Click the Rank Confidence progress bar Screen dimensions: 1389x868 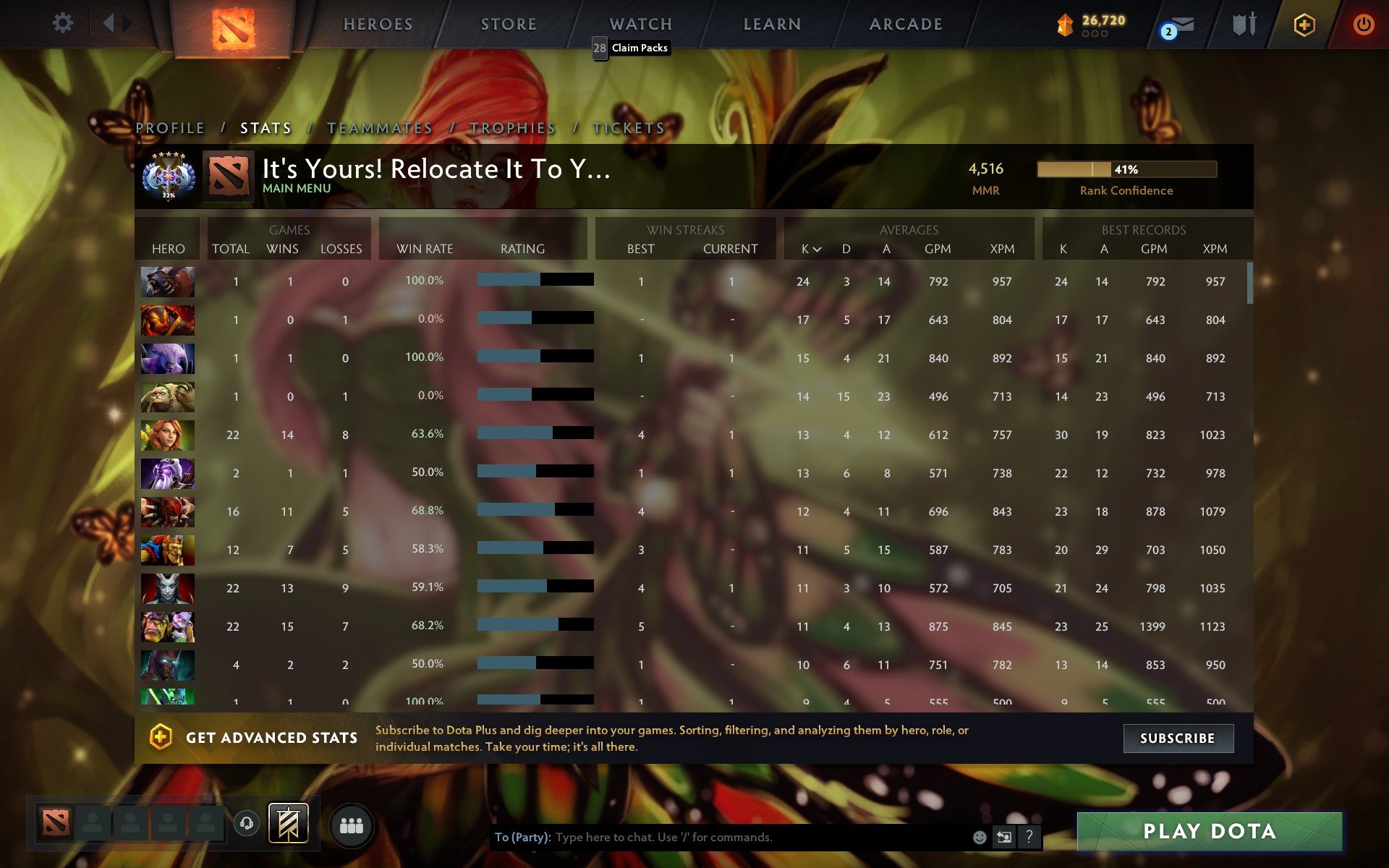[x=1126, y=169]
